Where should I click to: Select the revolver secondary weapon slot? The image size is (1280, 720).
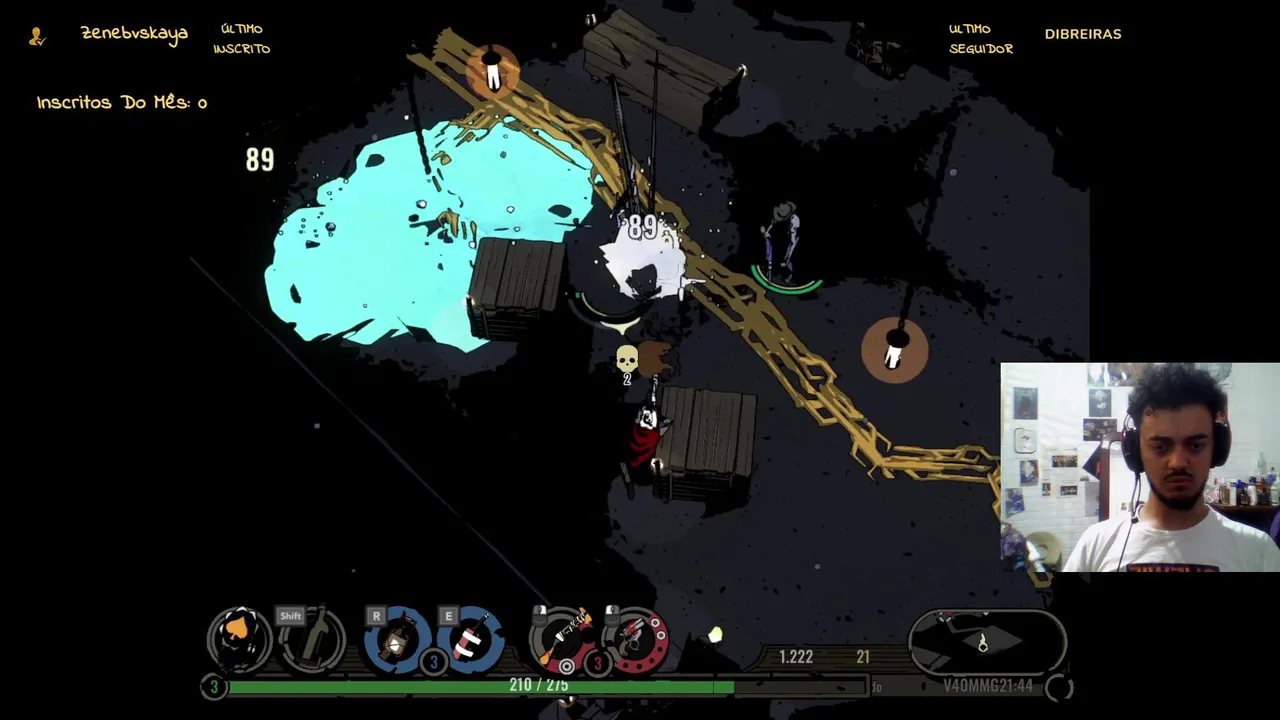[636, 638]
